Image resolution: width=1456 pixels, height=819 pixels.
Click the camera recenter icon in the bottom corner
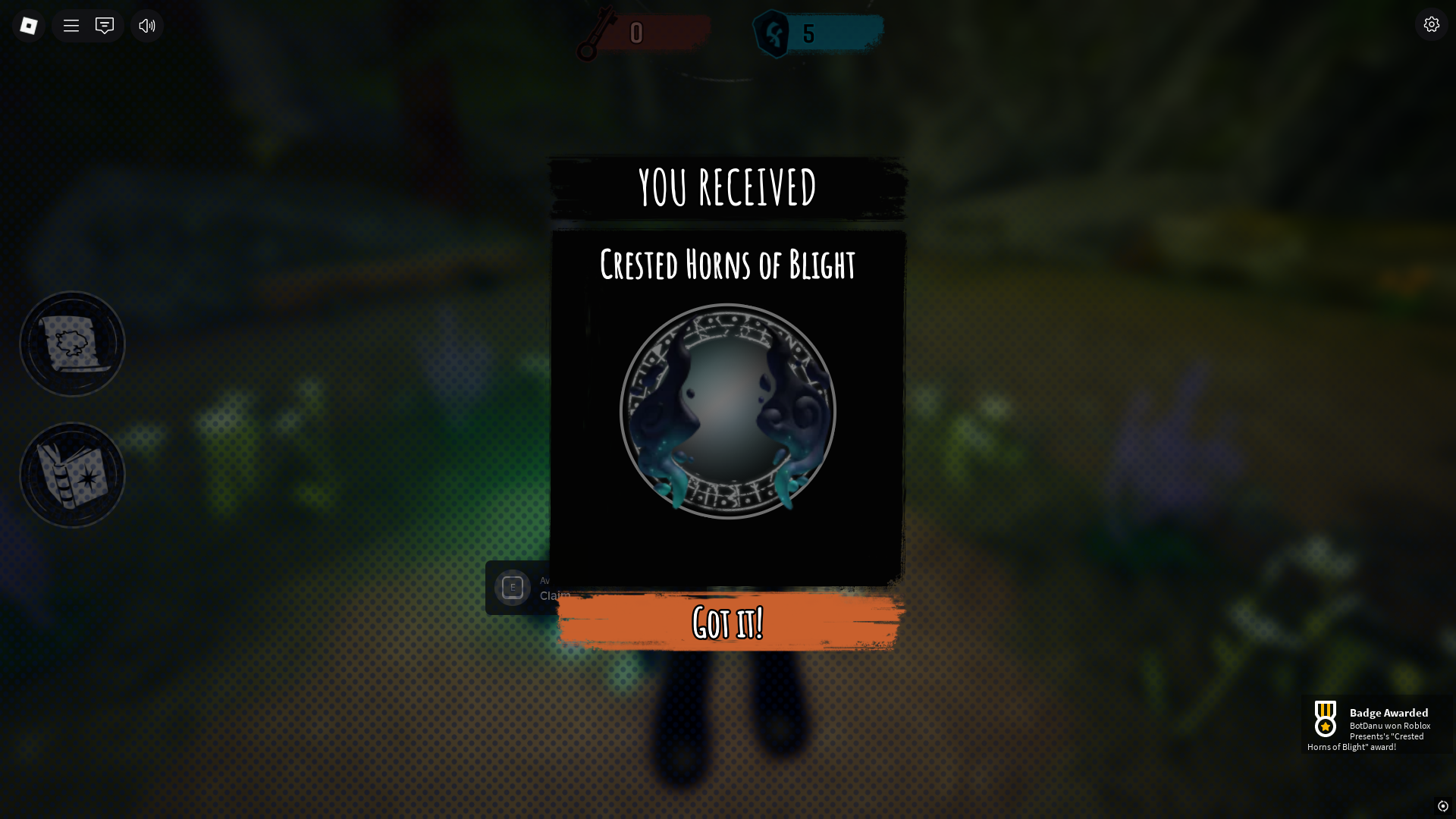tap(1445, 807)
